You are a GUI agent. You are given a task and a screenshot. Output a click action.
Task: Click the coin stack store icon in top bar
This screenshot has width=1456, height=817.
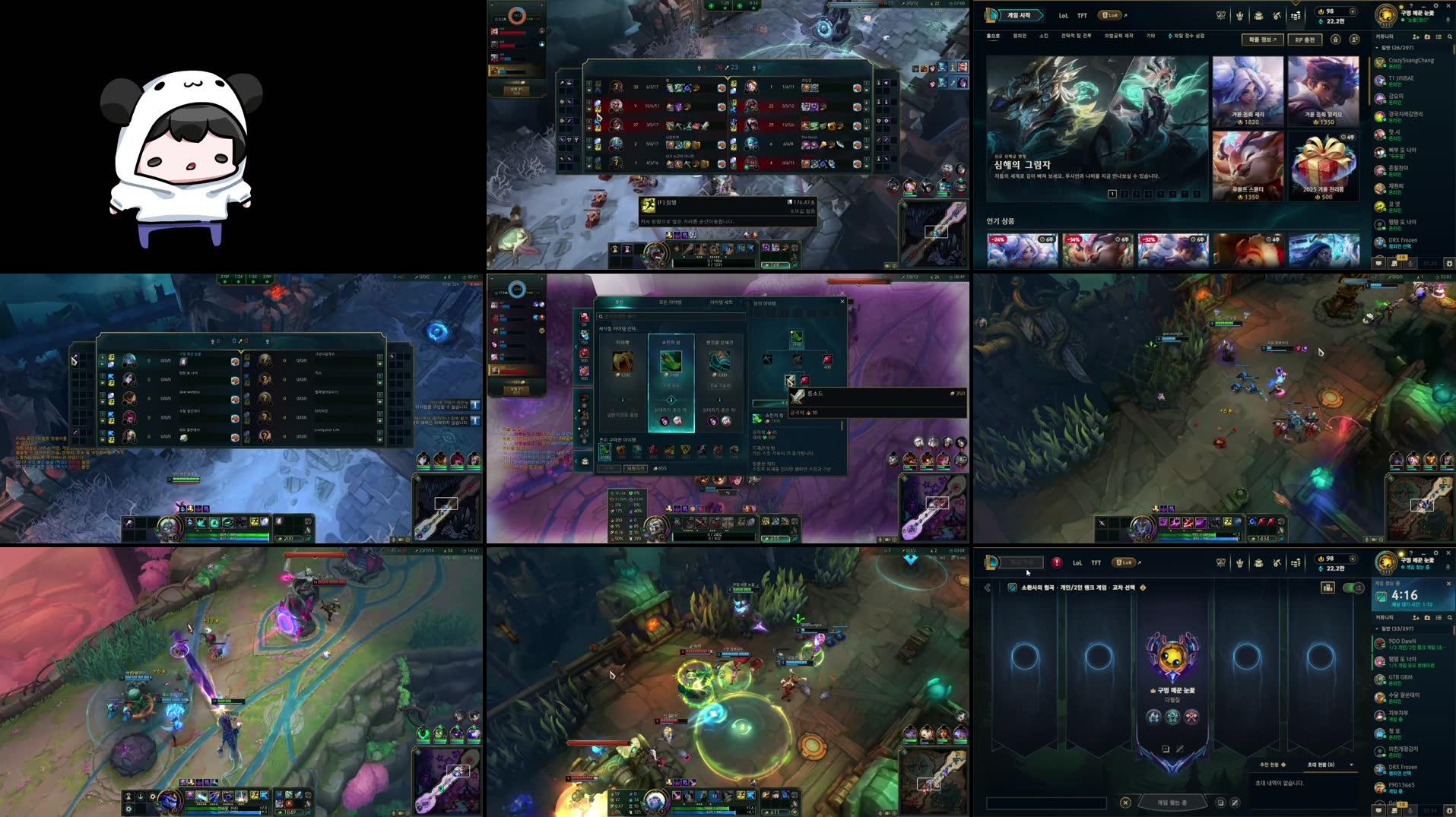tap(1296, 17)
